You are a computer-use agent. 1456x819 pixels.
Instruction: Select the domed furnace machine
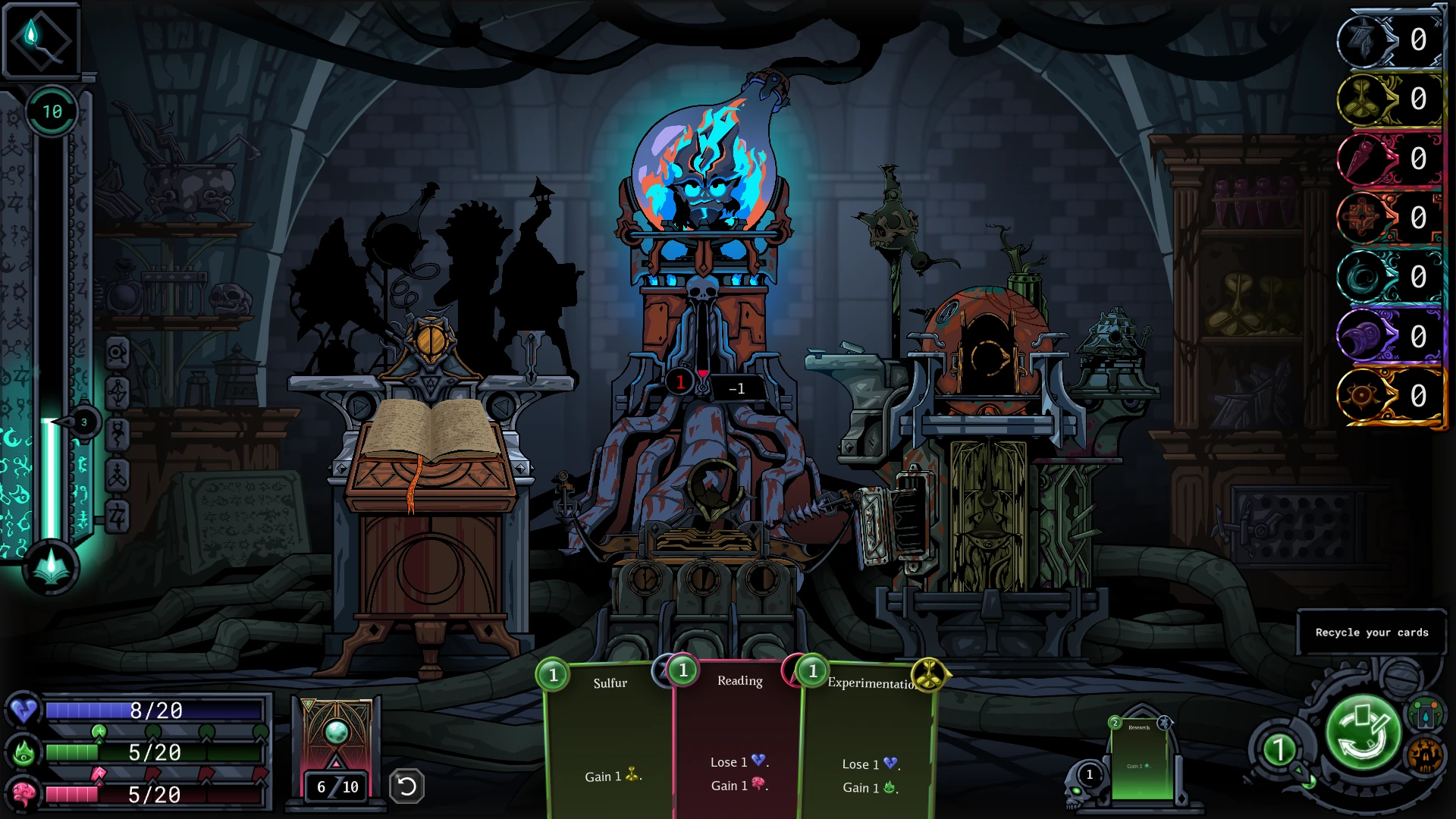point(987,349)
